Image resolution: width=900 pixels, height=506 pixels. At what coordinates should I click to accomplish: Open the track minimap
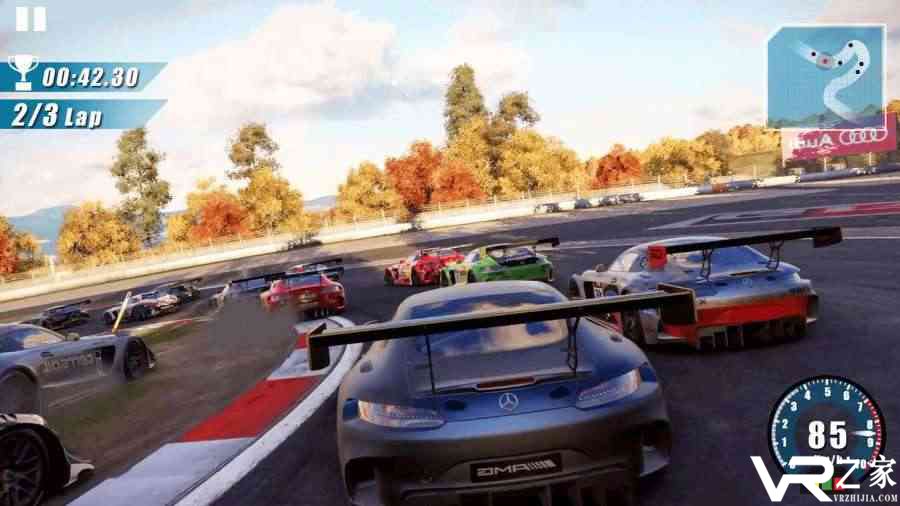coord(826,77)
